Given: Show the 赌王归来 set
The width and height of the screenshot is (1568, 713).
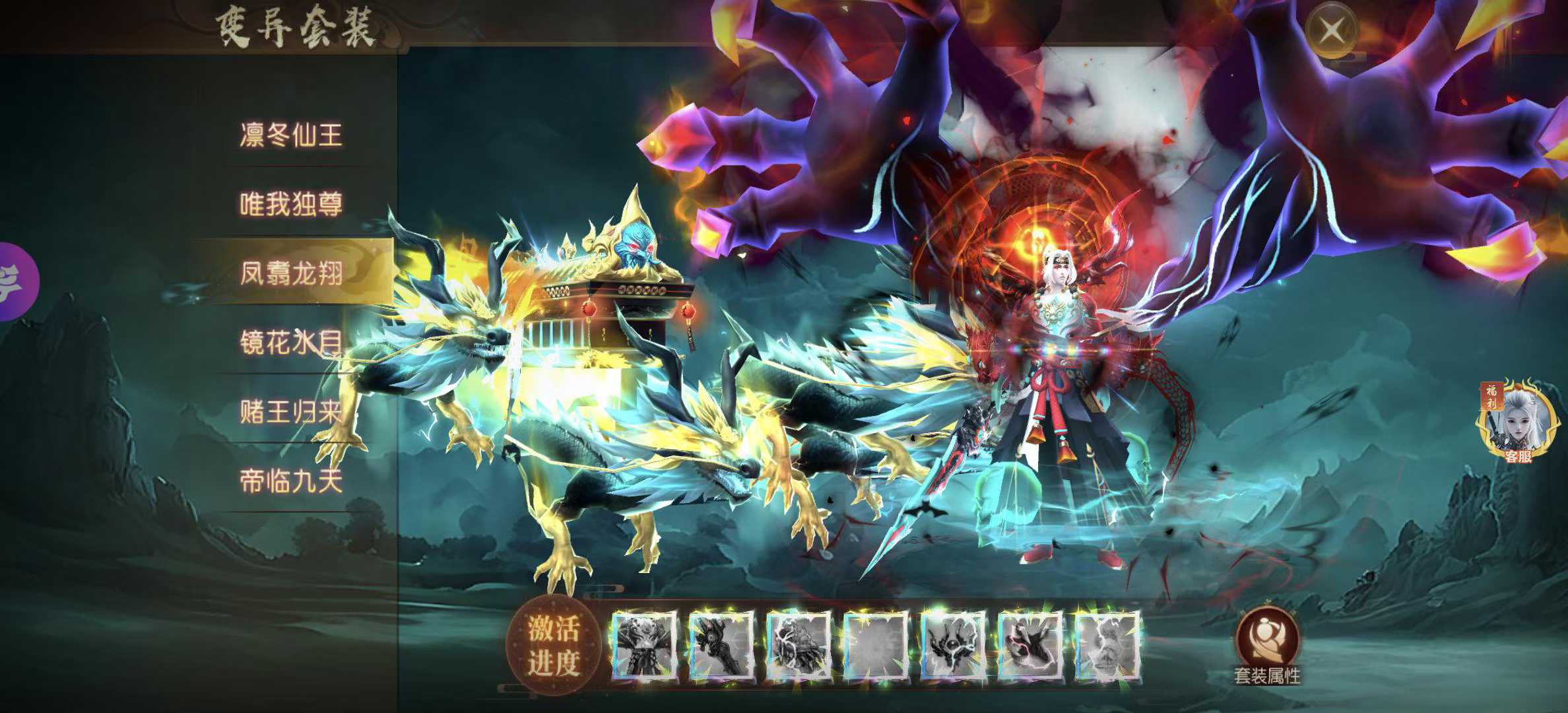Looking at the screenshot, I should pyautogui.click(x=291, y=412).
